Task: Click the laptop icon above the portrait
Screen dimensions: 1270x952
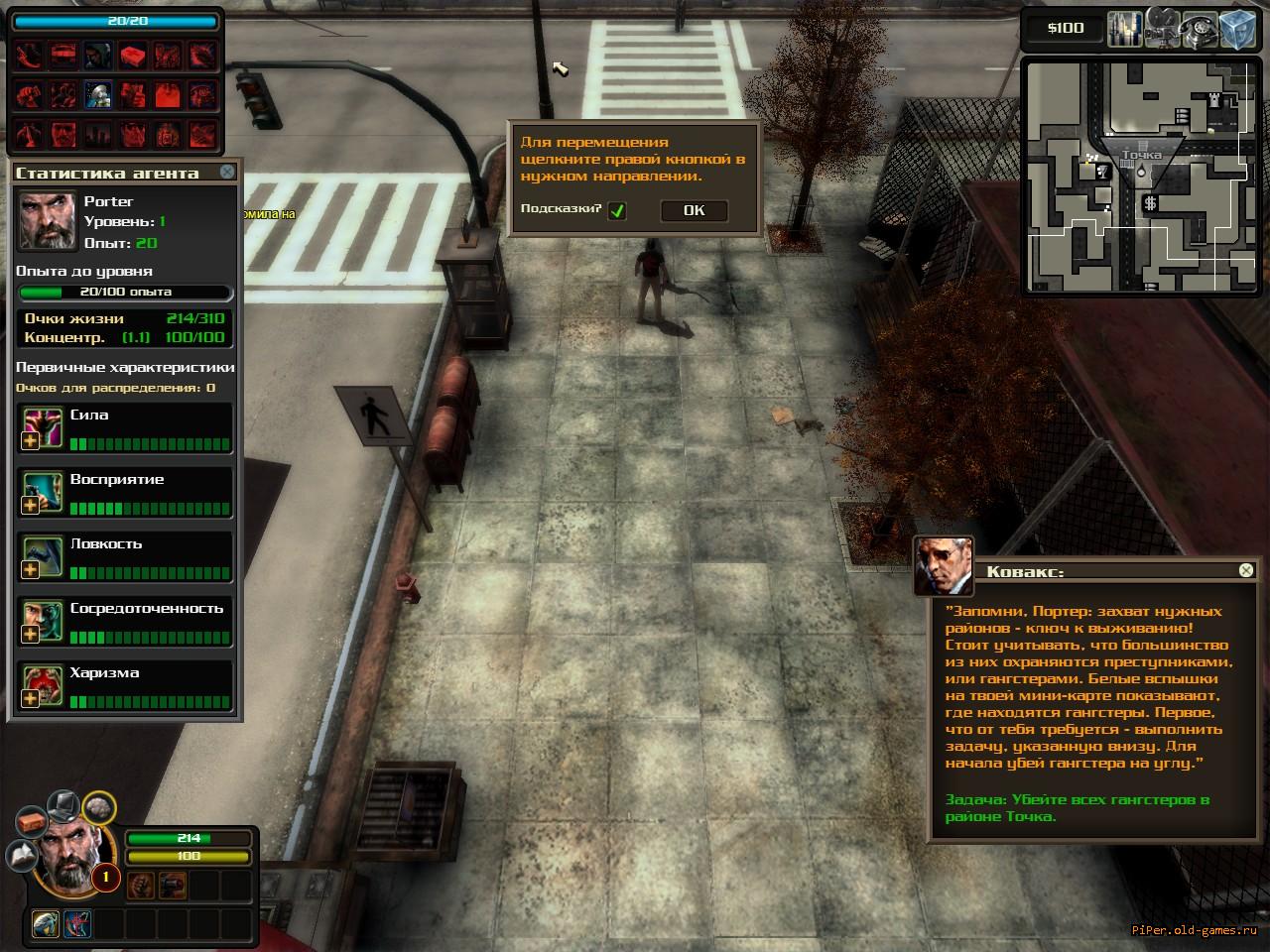Action: point(63,803)
